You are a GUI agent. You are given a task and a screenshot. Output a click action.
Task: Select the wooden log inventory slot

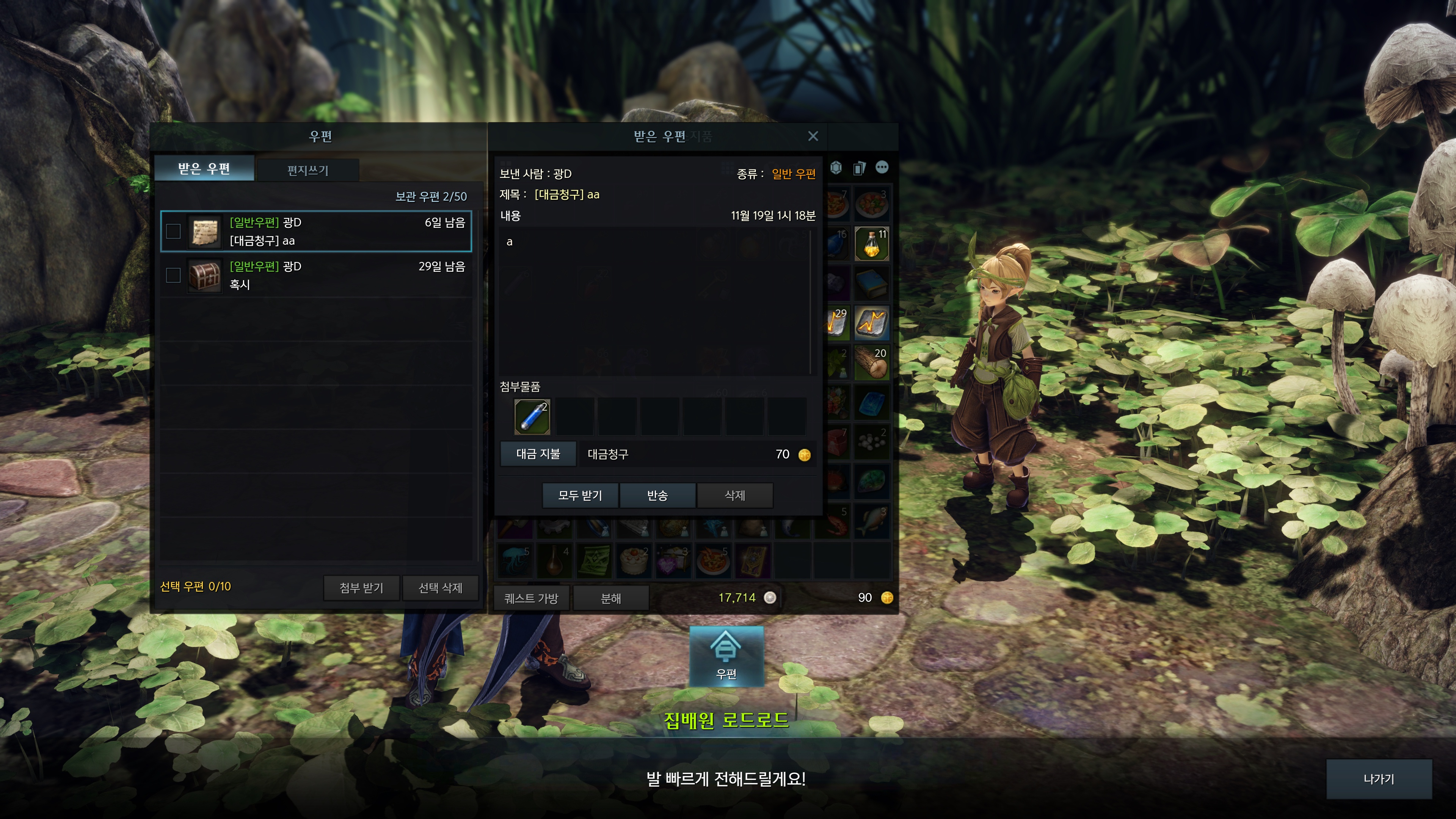point(872,363)
